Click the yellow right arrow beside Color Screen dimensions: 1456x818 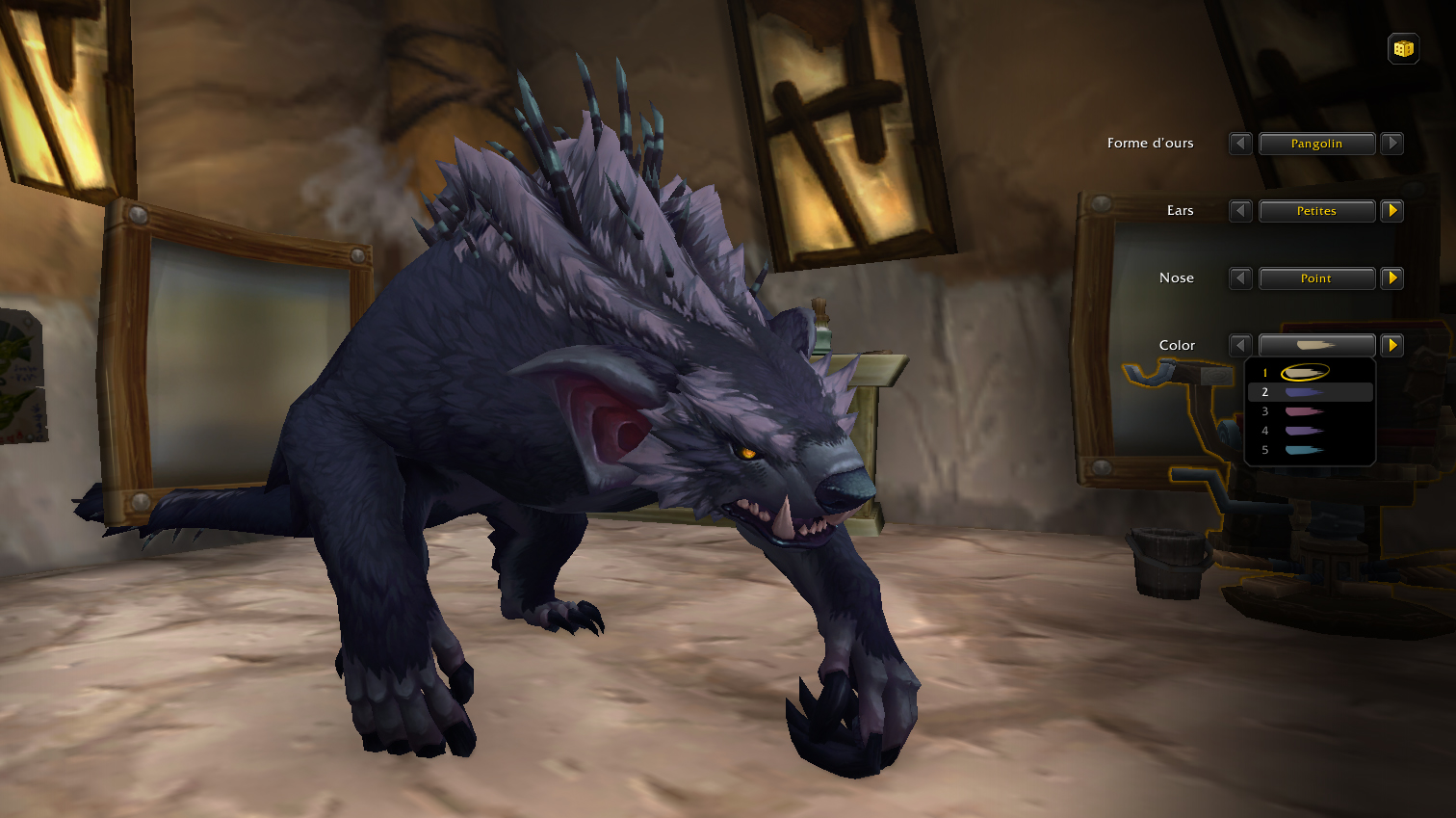(x=1392, y=345)
